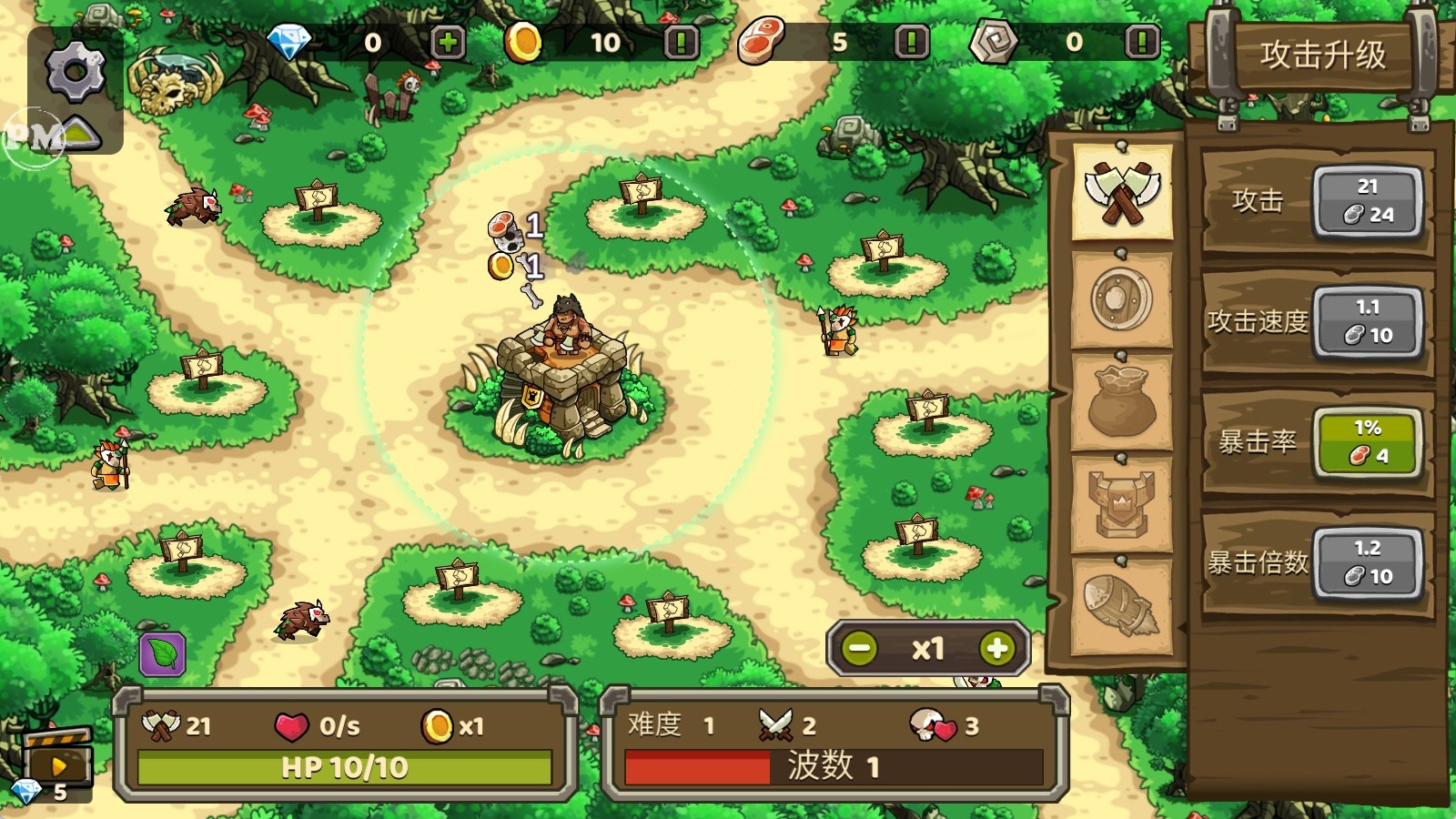Screen dimensions: 1456x819
Task: Switch to the crowned tower tab
Action: coord(1122,503)
